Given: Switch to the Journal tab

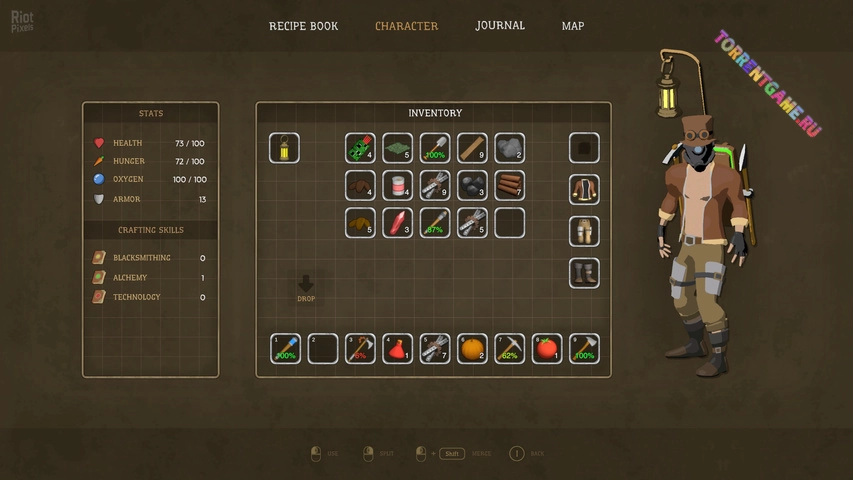Looking at the screenshot, I should pos(500,26).
